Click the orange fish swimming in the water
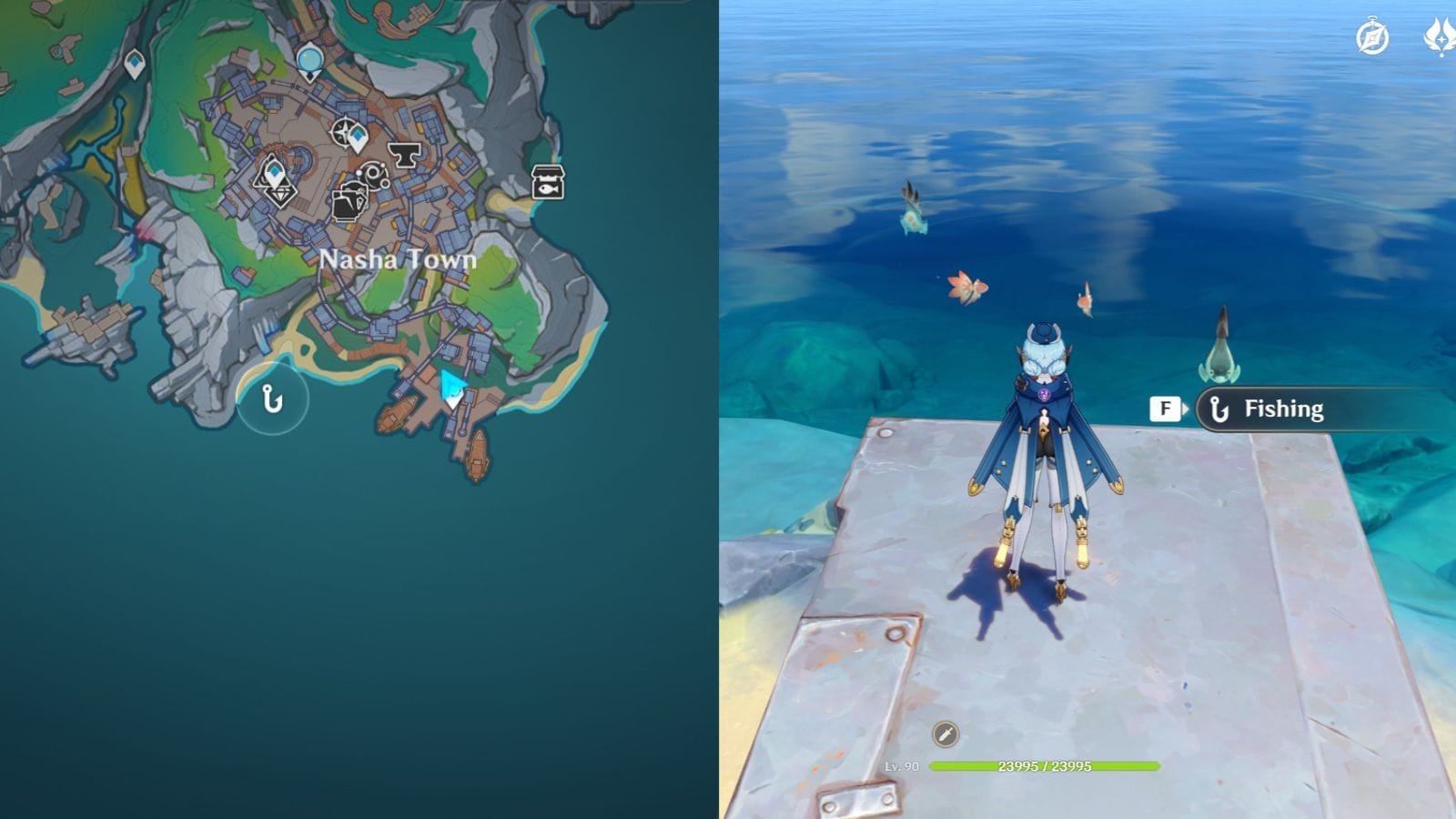 tap(967, 287)
